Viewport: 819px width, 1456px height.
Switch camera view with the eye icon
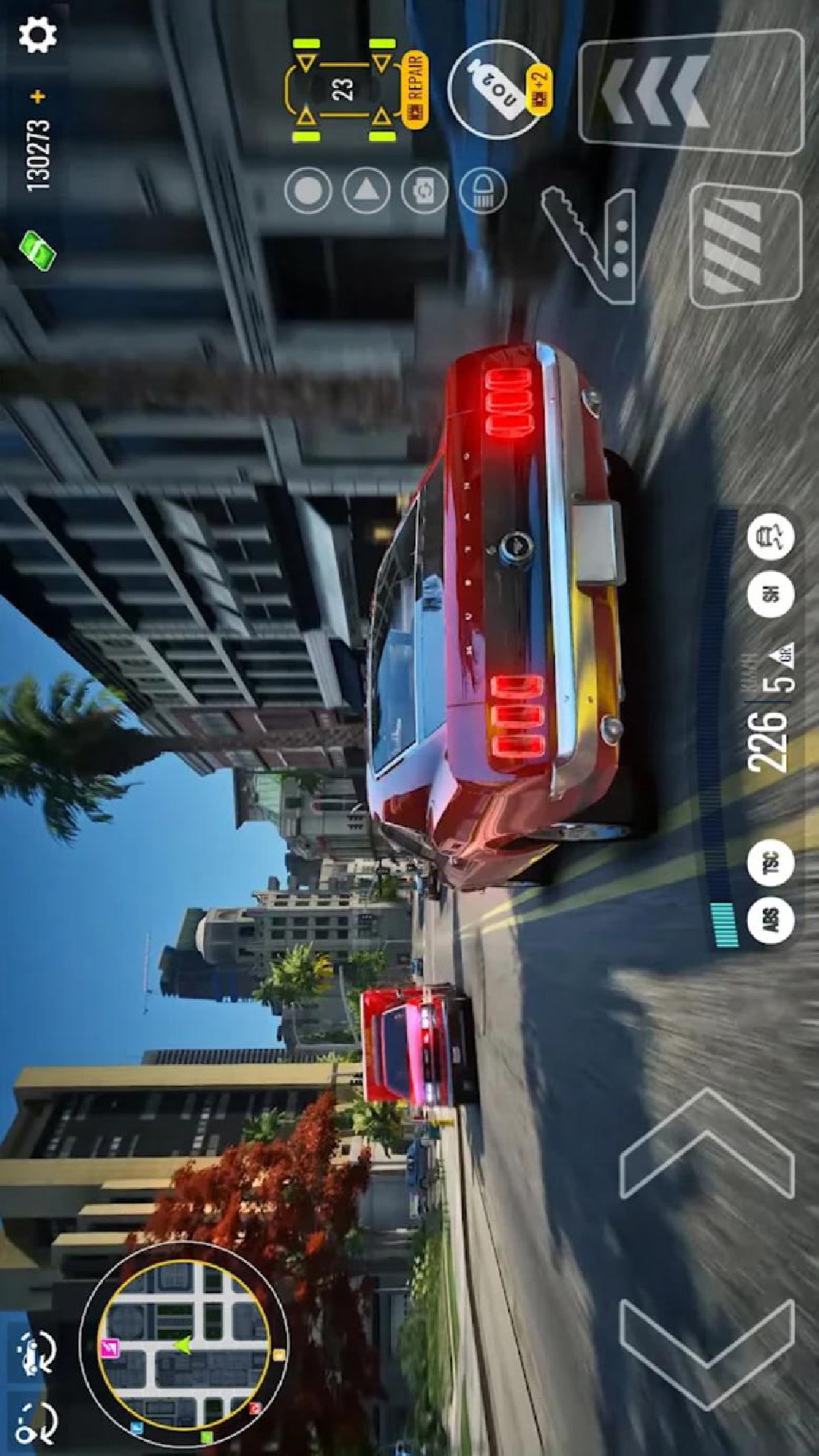[x=35, y=1422]
